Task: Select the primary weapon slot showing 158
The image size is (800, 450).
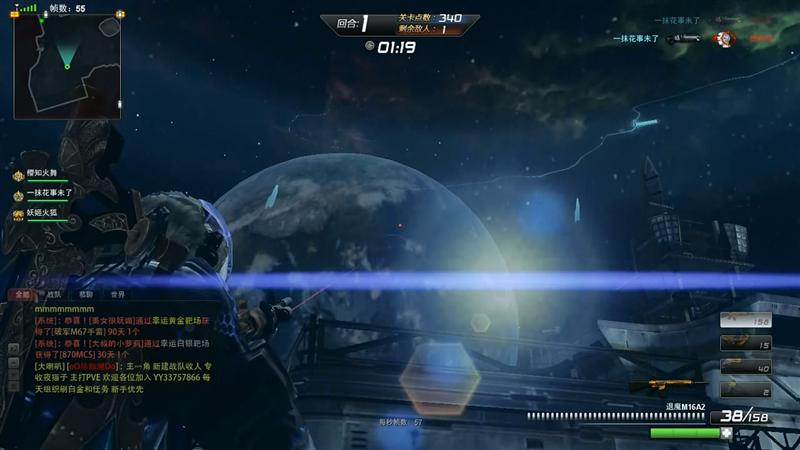Action: click(x=745, y=321)
